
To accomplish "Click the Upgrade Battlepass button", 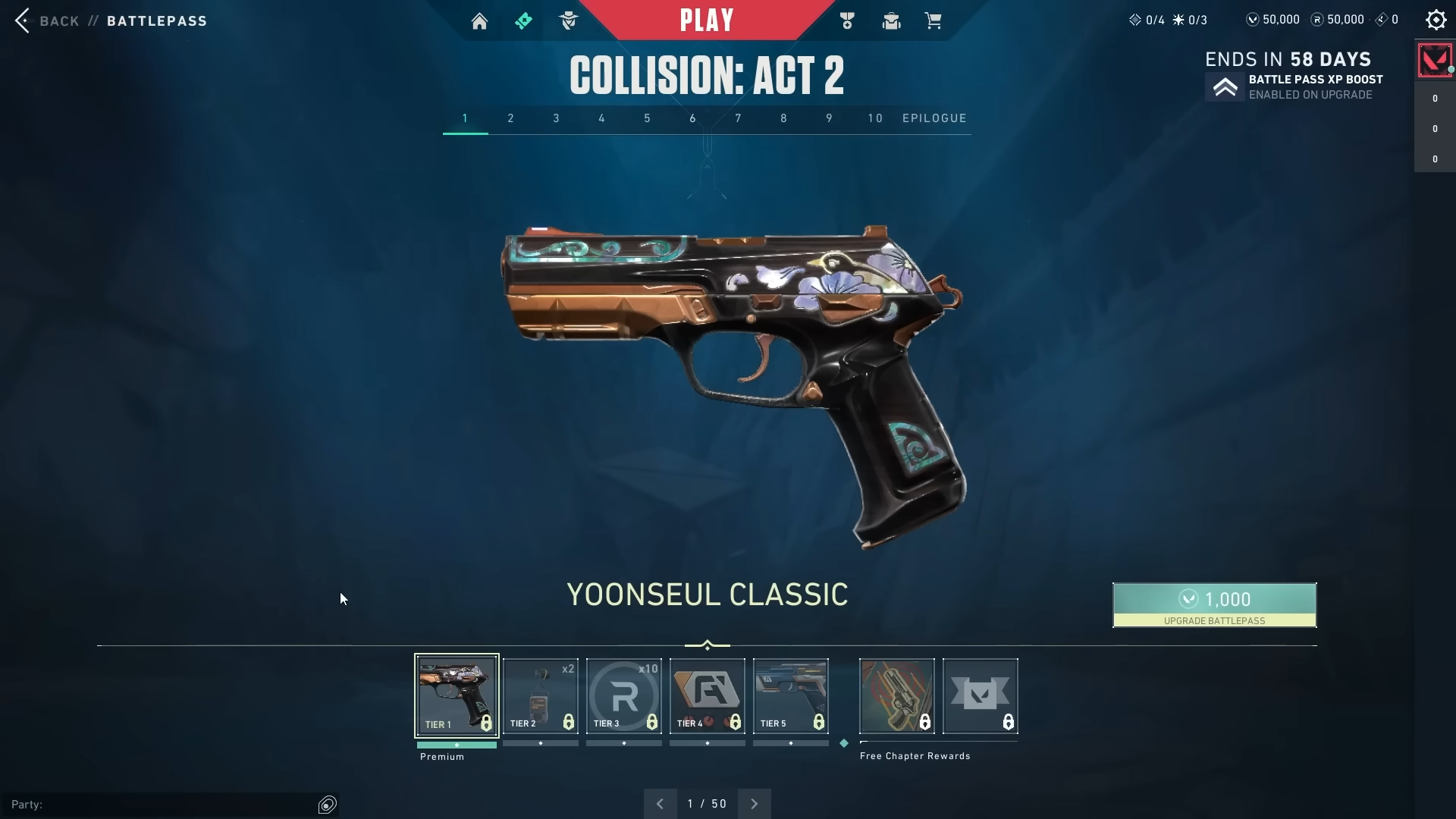I will pos(1213,605).
